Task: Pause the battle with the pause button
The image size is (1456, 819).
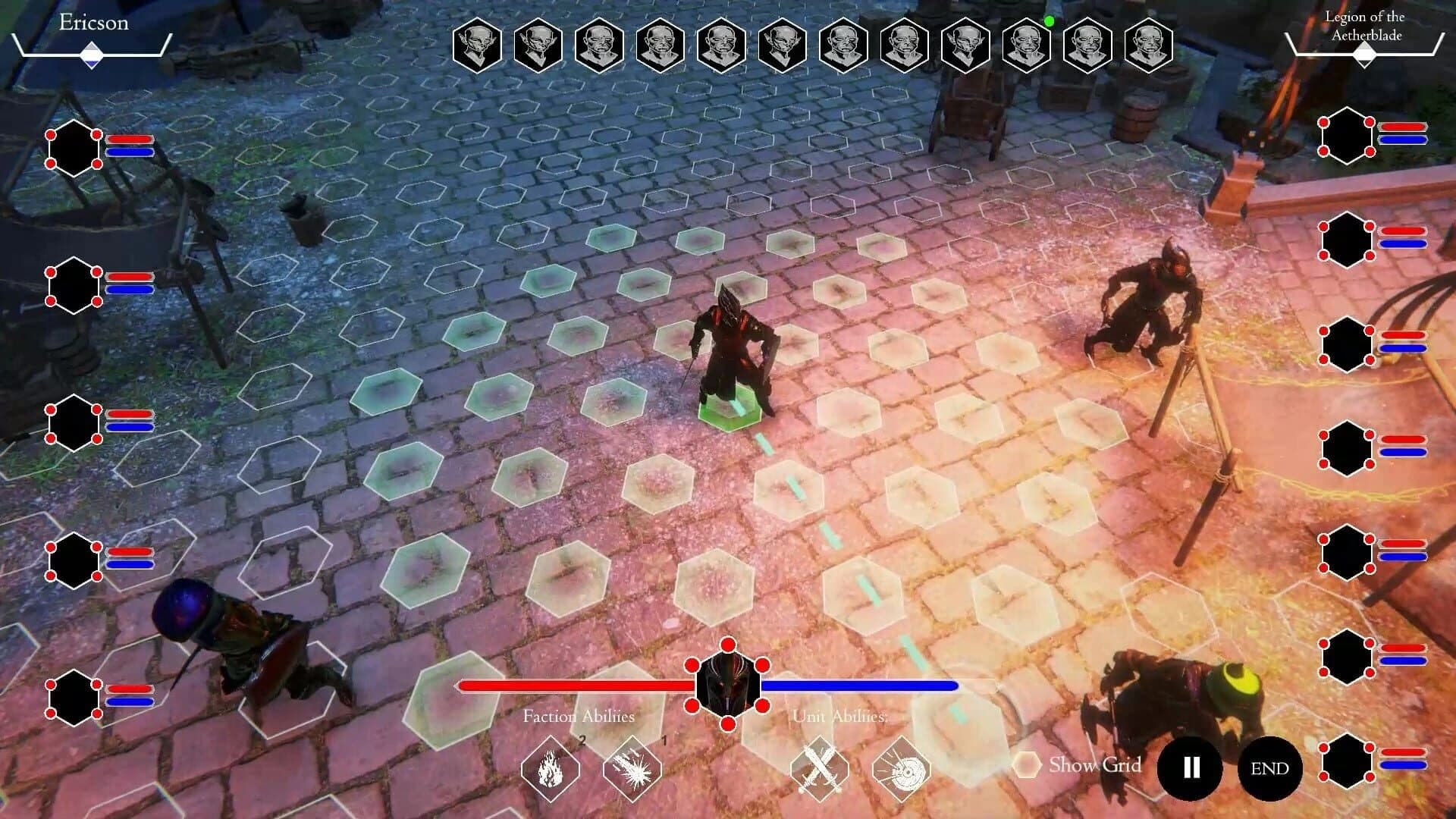Action: point(1189,768)
